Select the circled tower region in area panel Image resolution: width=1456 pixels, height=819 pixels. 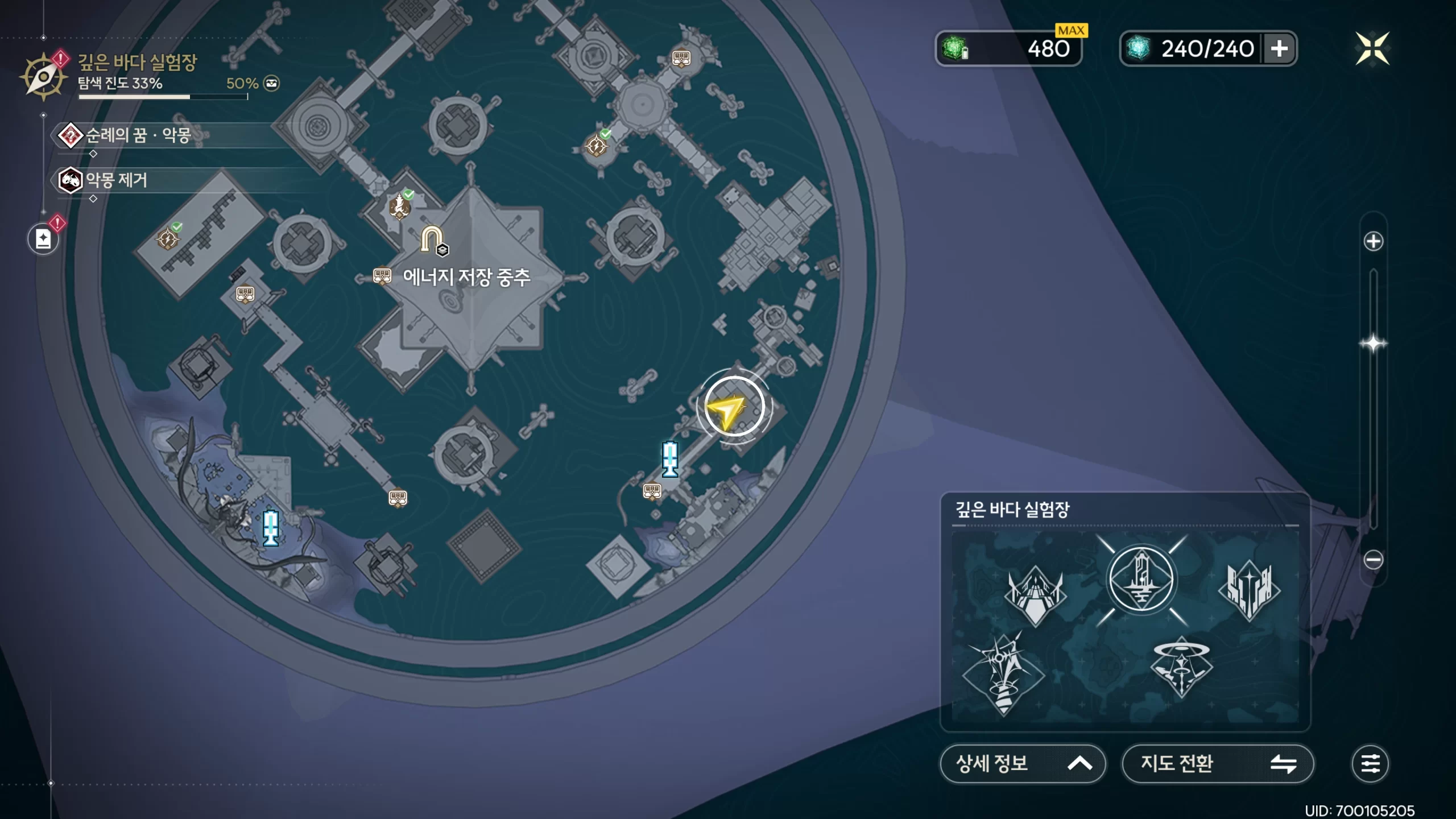coord(1141,580)
